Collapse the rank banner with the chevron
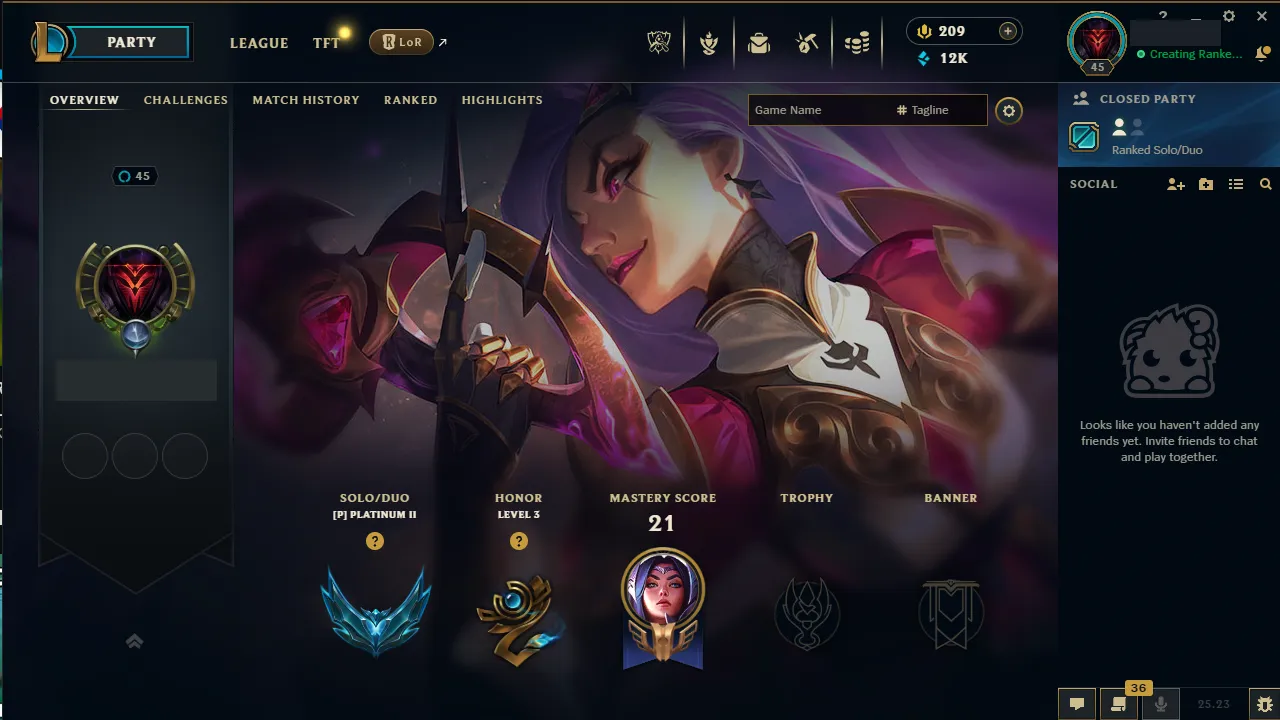This screenshot has width=1280, height=720. coord(135,641)
